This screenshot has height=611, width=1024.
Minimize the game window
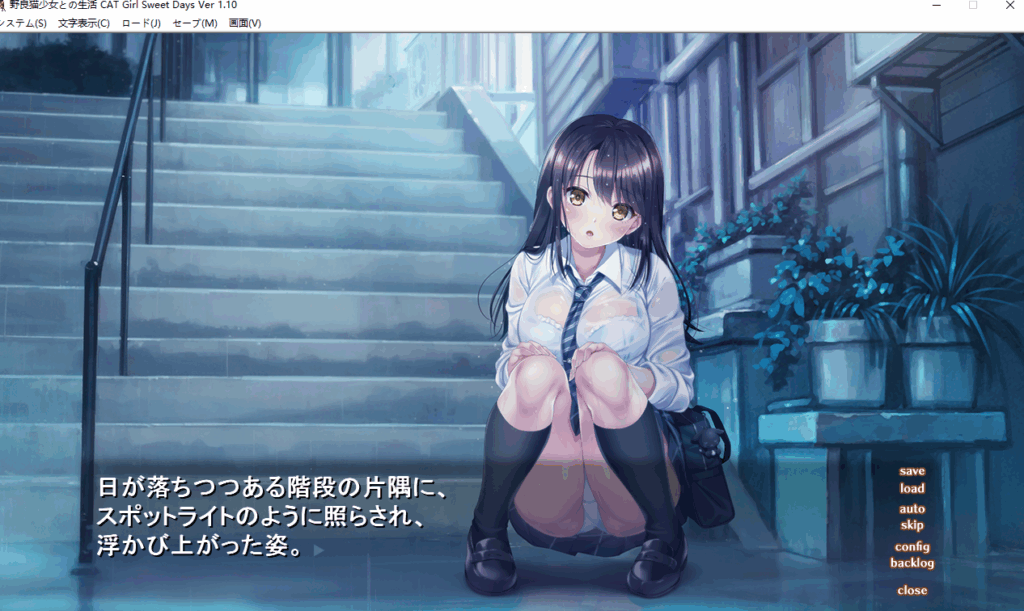(934, 6)
